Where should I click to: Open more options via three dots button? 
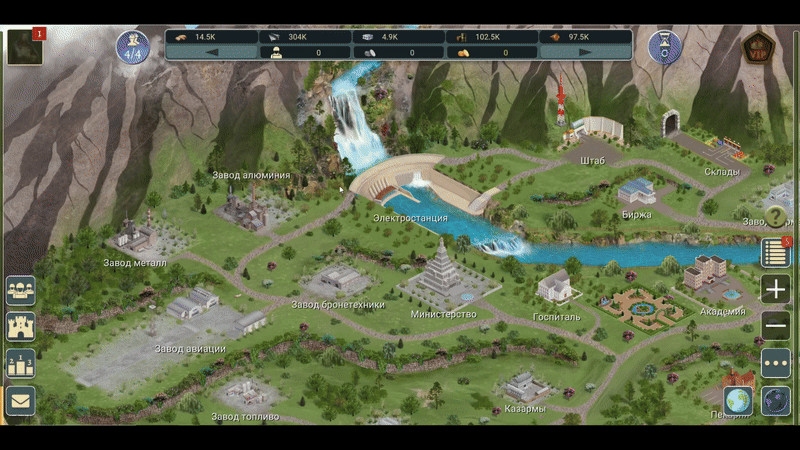pos(776,362)
